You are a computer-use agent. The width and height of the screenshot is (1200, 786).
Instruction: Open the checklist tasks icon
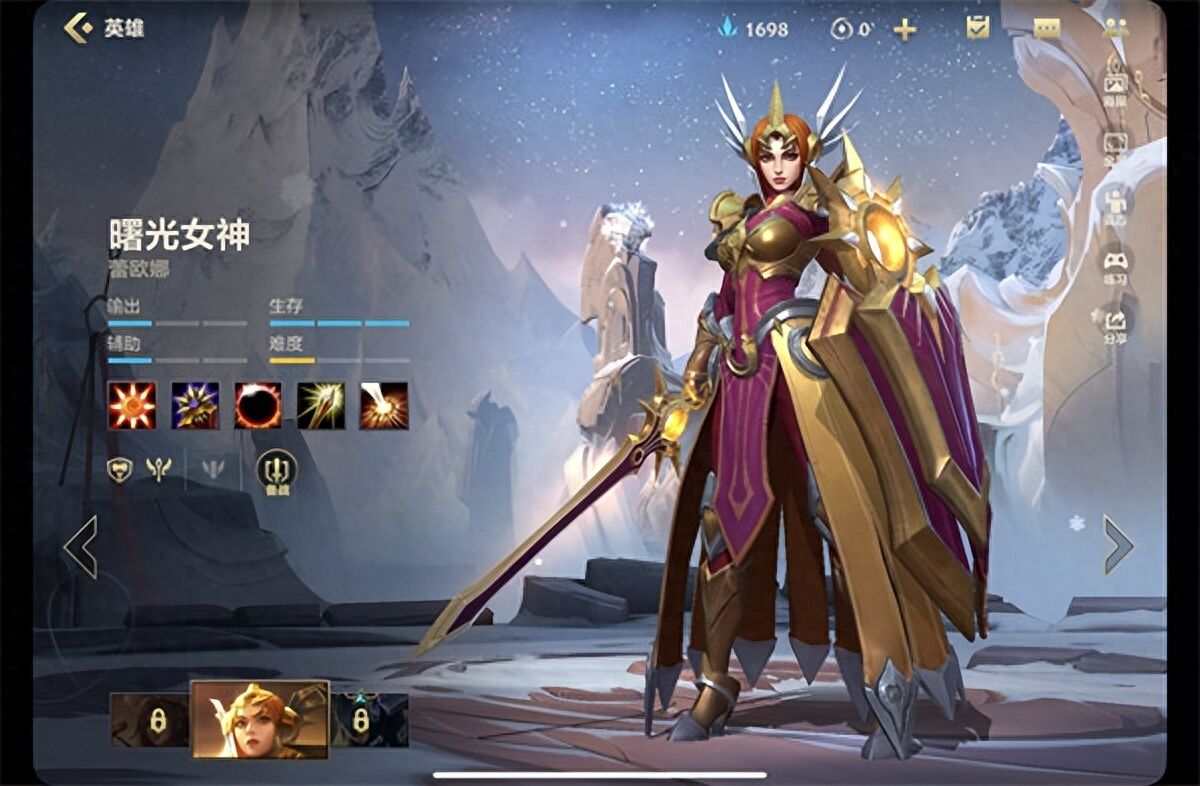pyautogui.click(x=977, y=28)
